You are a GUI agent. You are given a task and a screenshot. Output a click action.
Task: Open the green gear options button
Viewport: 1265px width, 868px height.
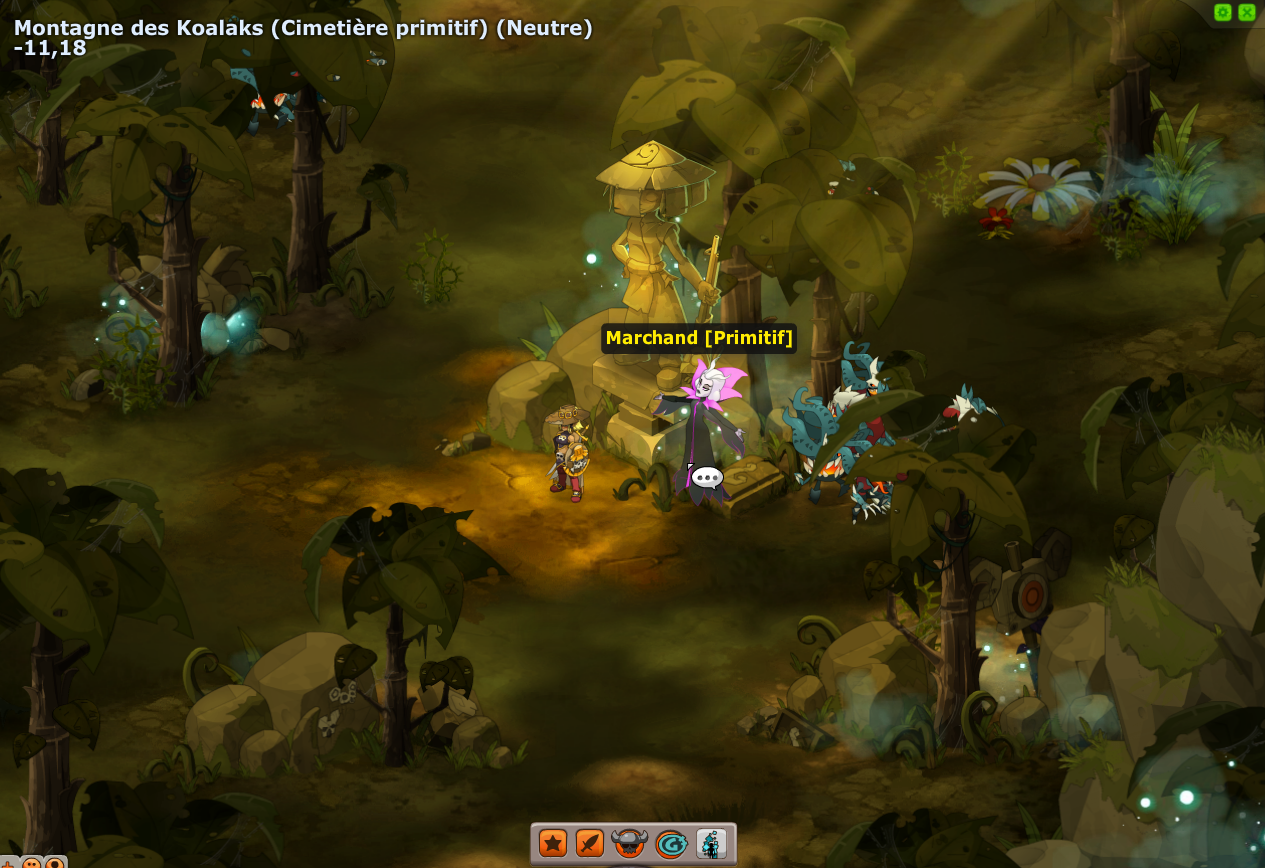pos(1222,12)
